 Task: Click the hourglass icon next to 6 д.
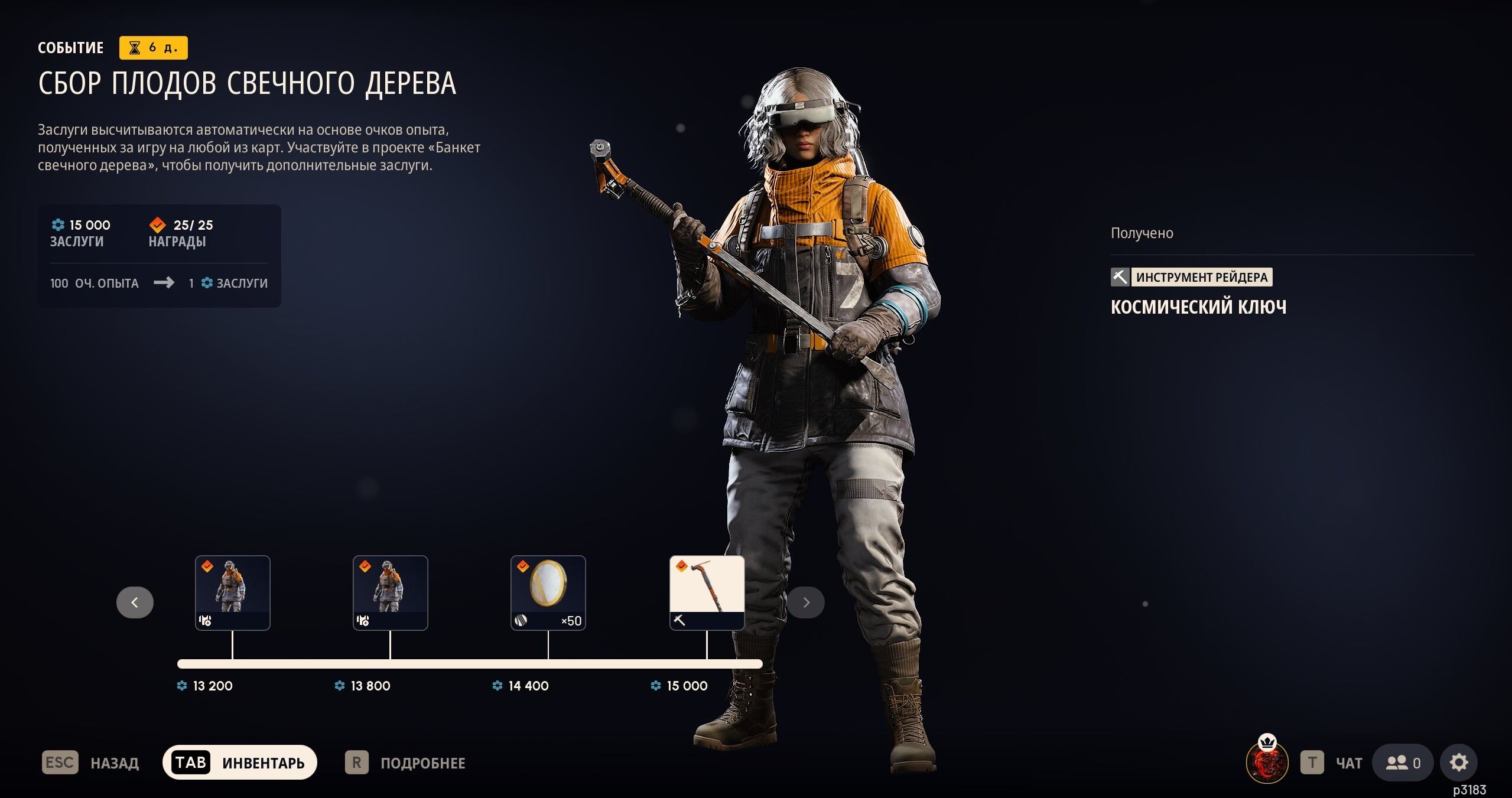135,47
